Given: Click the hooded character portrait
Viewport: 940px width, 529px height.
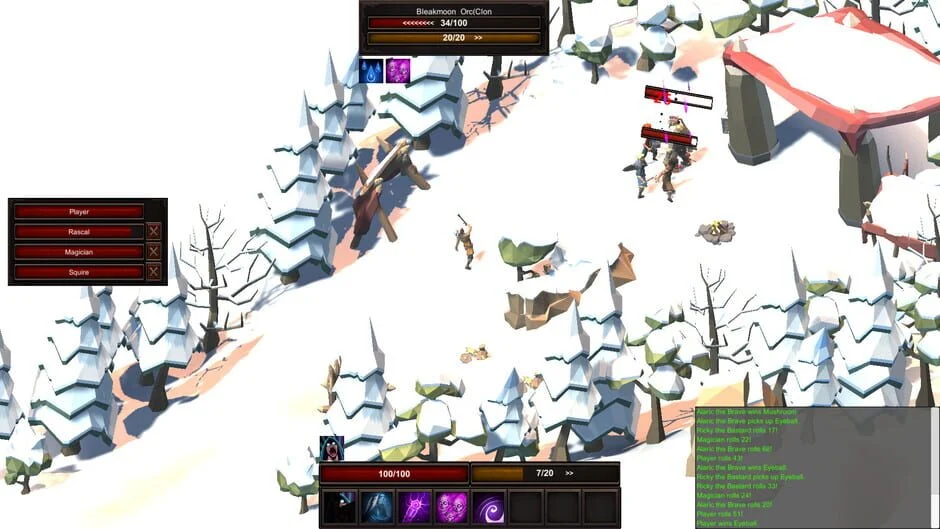Looking at the screenshot, I should tap(331, 448).
